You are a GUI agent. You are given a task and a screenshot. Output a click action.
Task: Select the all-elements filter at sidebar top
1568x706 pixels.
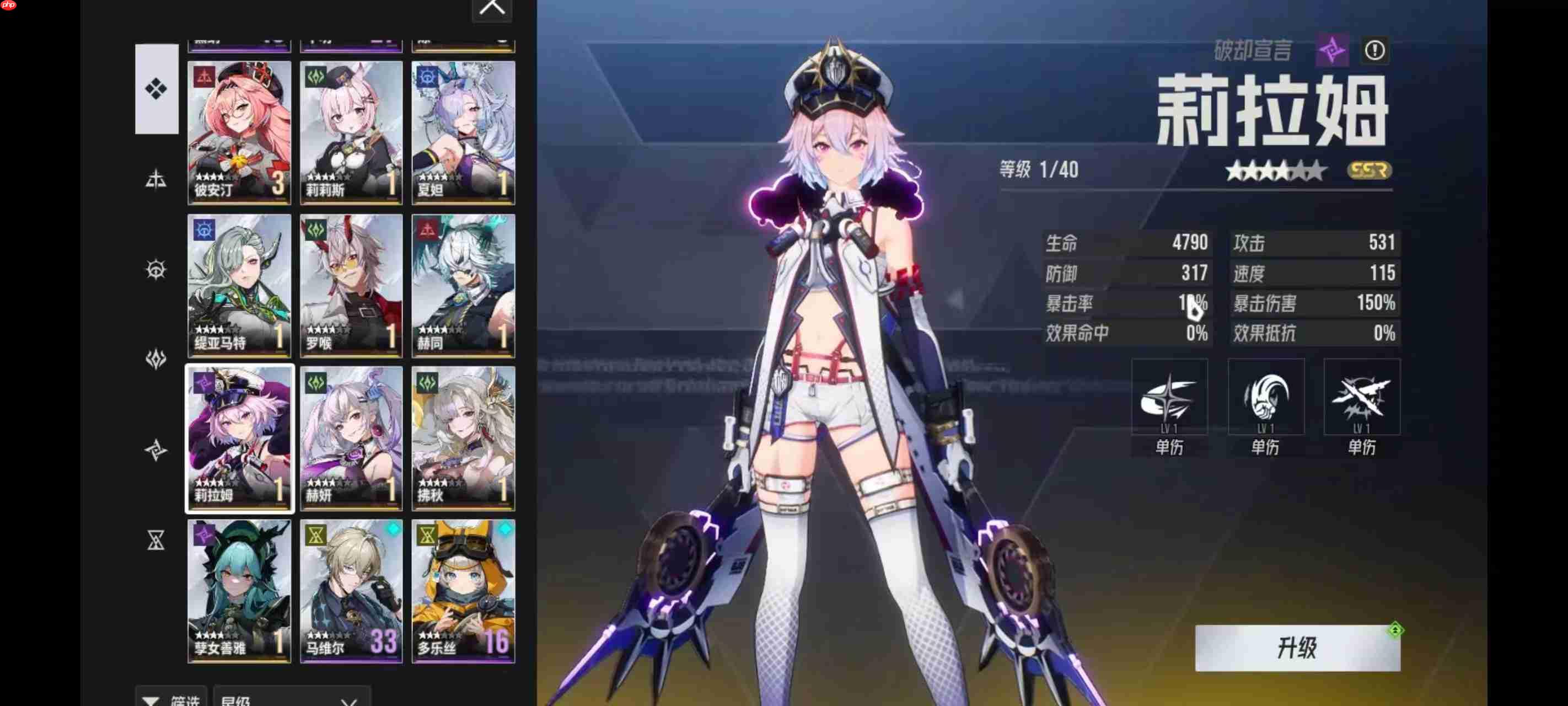[157, 89]
